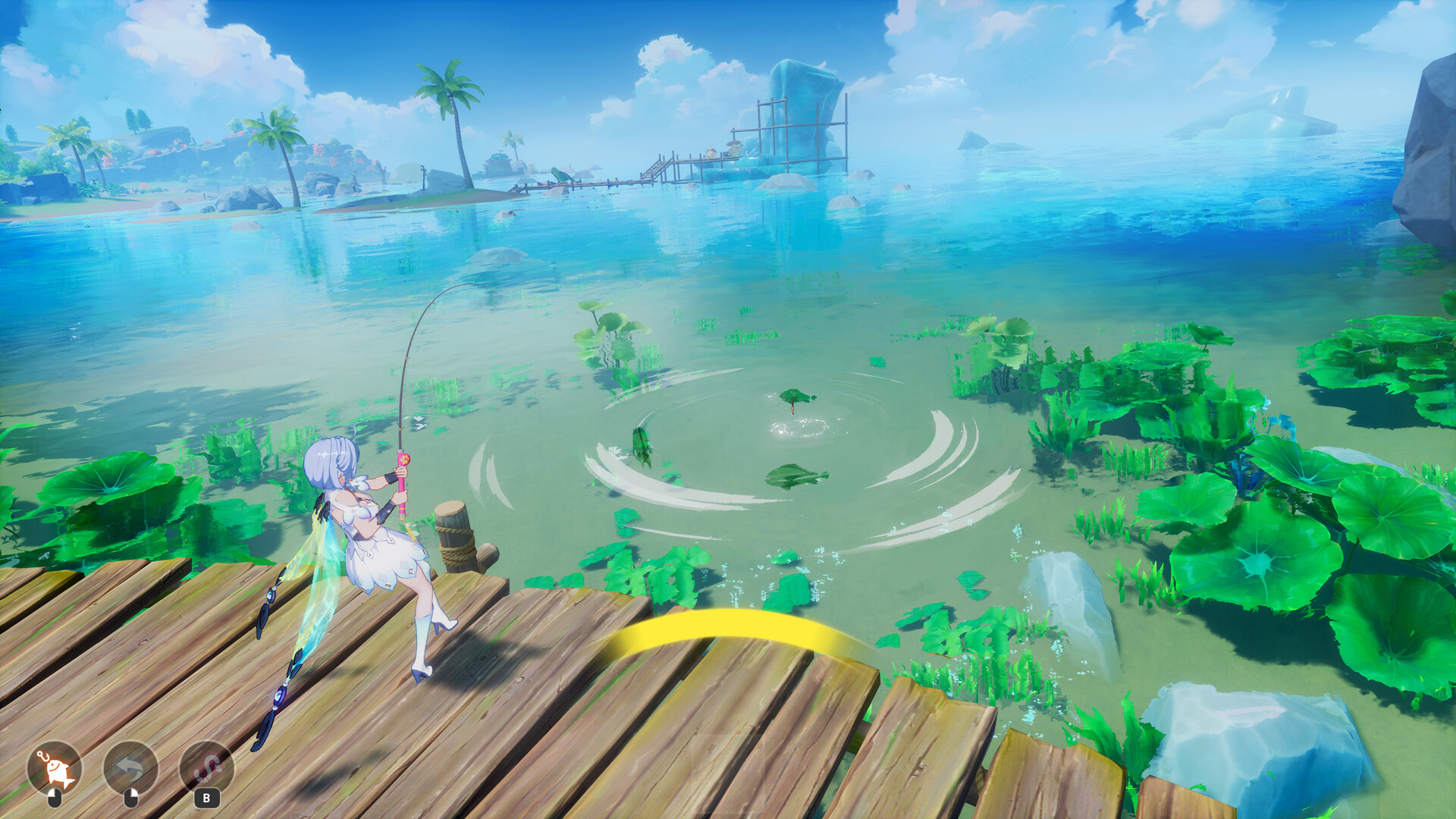This screenshot has width=1456, height=819.
Task: Click the curved back arrow icon
Action: pyautogui.click(x=130, y=768)
